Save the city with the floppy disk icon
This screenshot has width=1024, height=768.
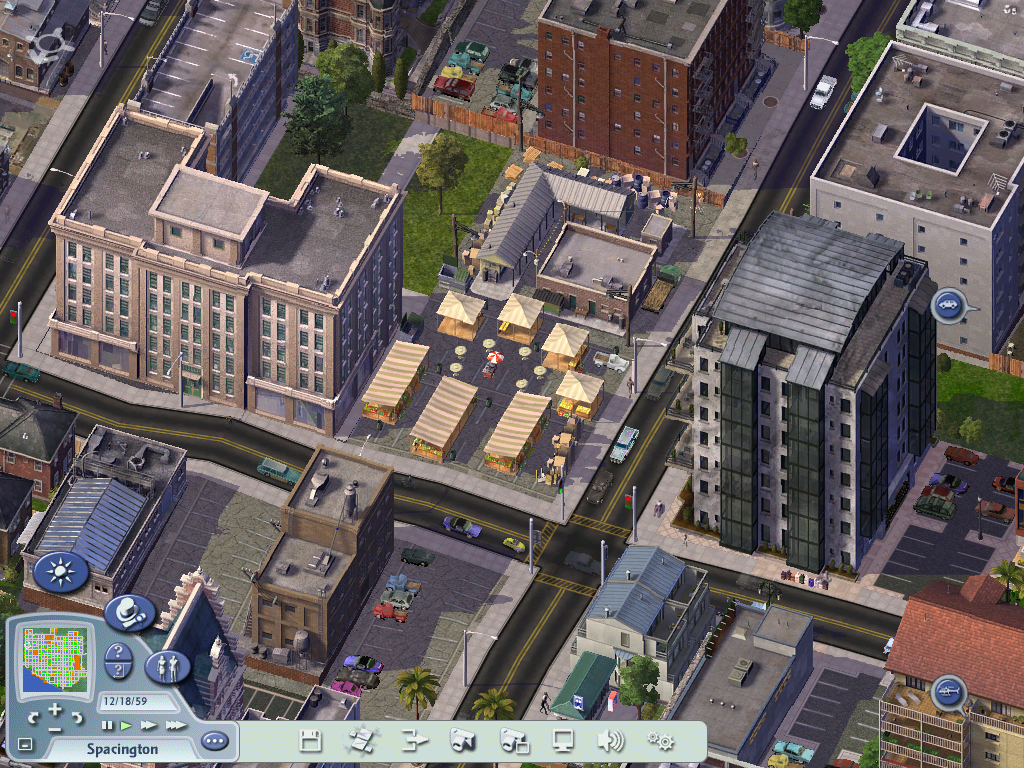coord(311,741)
